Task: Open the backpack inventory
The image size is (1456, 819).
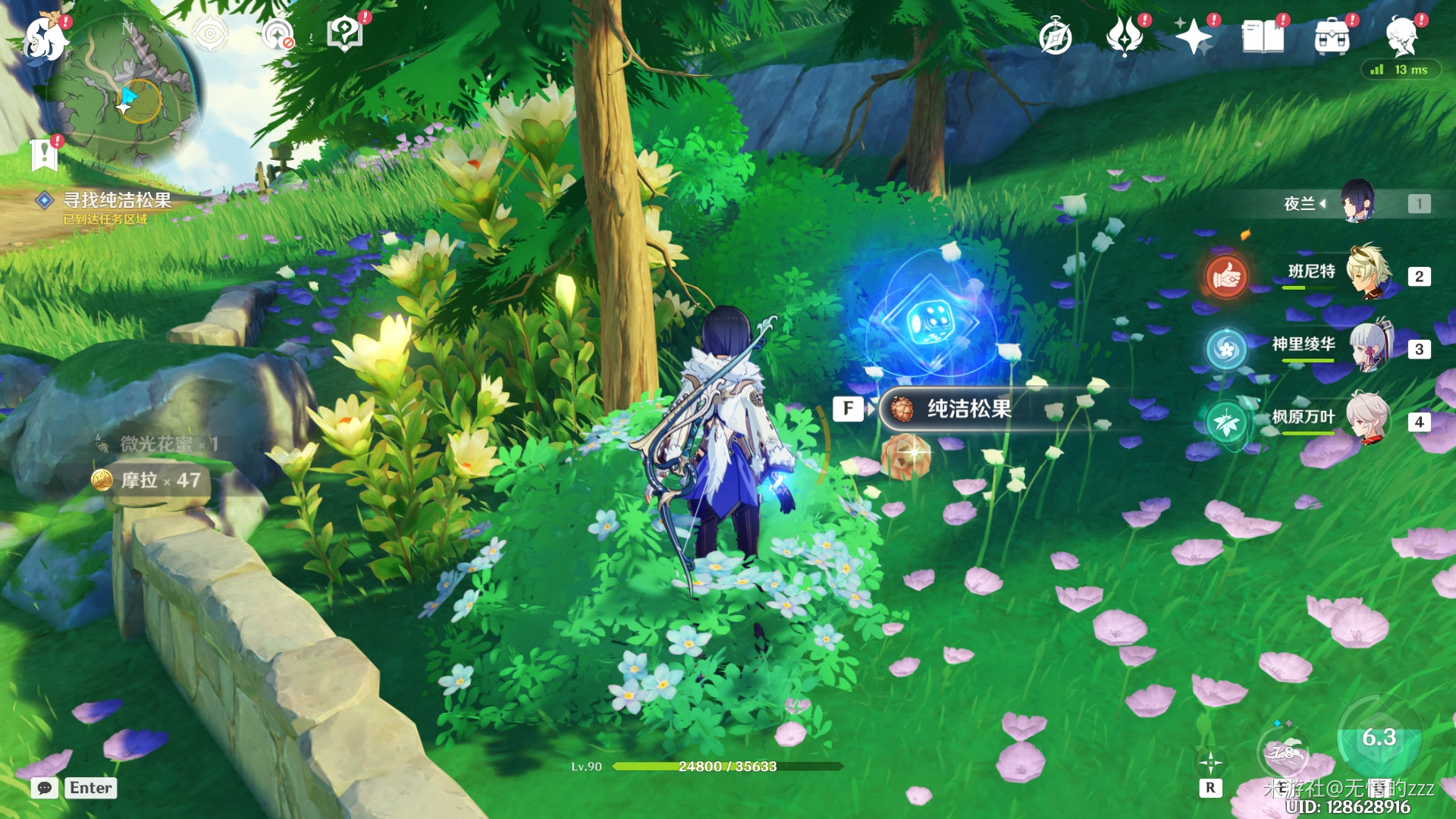Action: (1332, 37)
